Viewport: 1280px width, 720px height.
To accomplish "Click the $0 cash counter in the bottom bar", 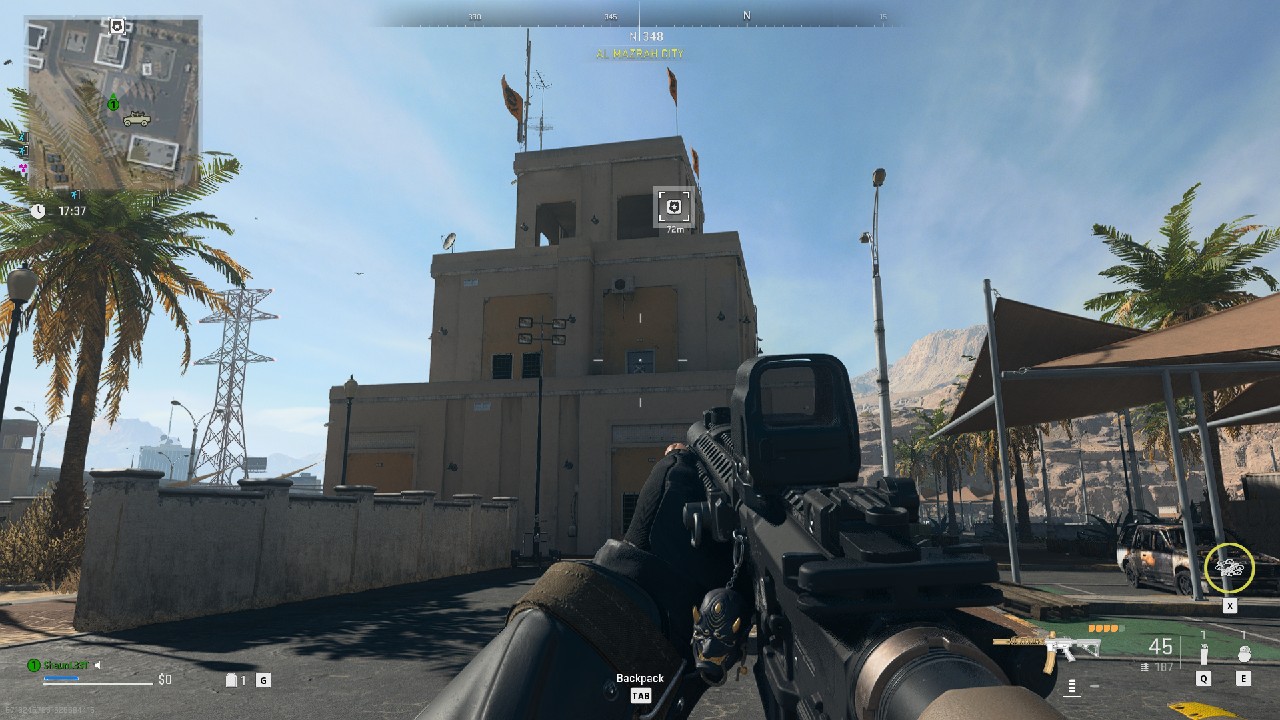I will [x=164, y=678].
